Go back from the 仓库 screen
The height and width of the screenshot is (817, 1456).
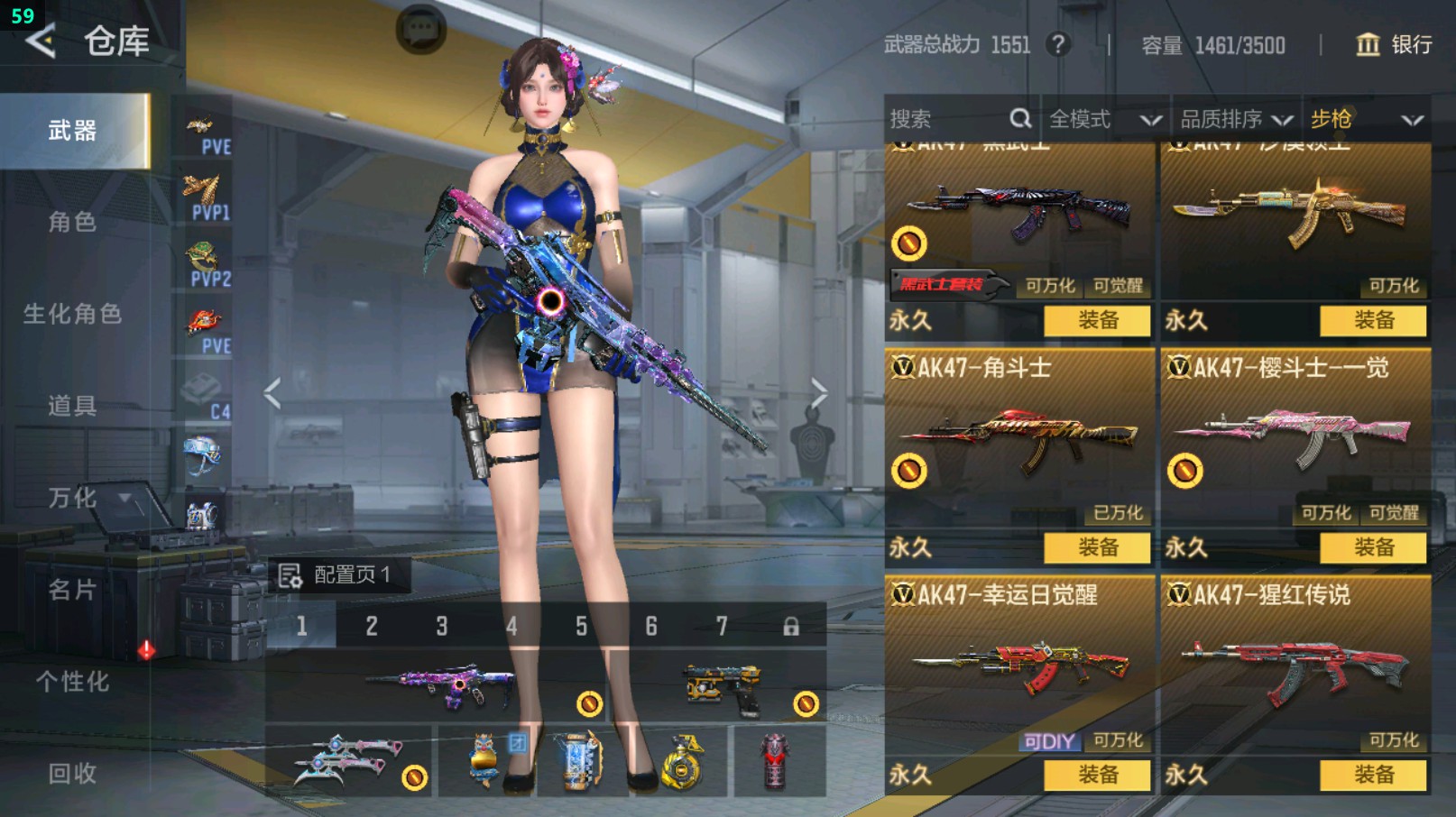(x=41, y=41)
